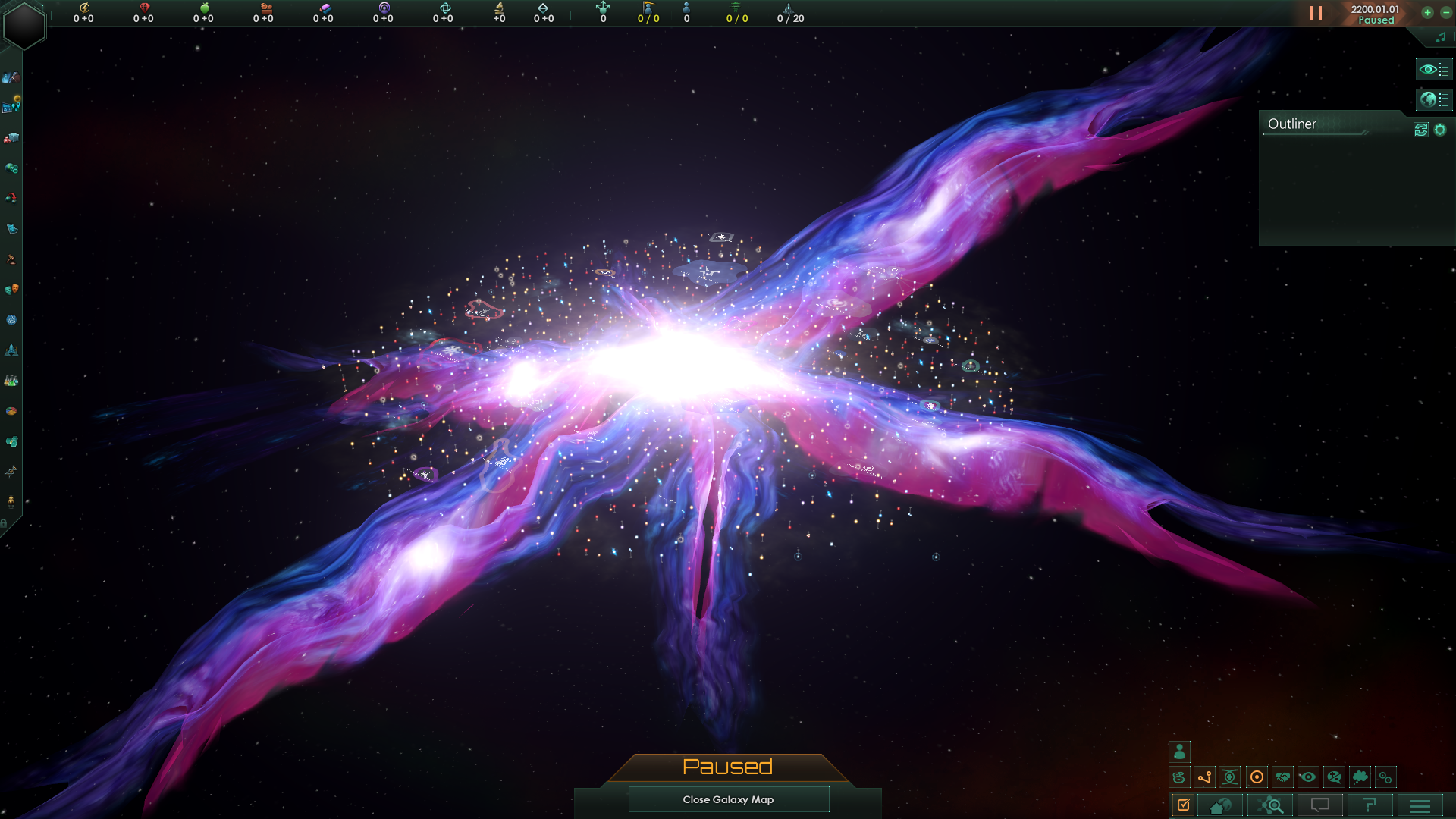Click the empire portrait above the map modes
Viewport: 1456px width, 819px height.
pos(1180,753)
